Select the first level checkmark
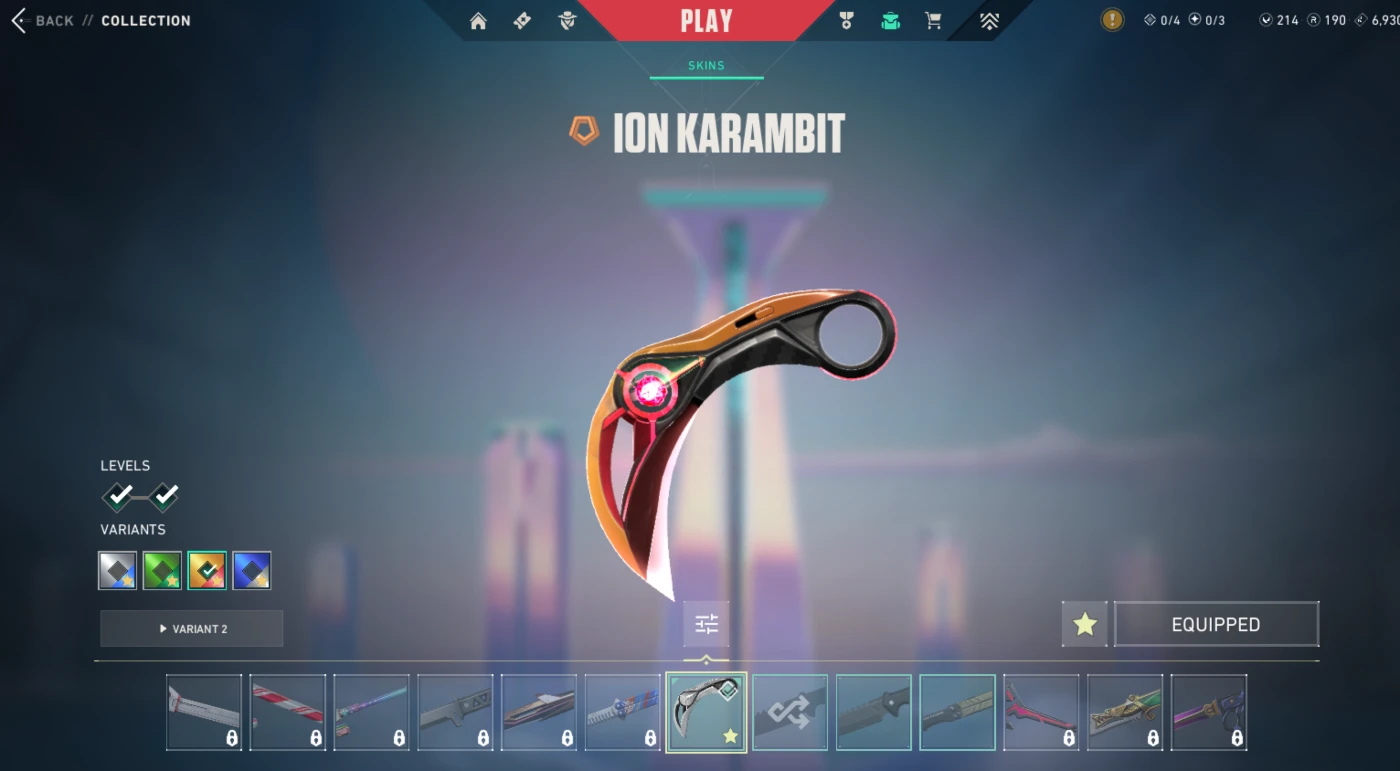1400x771 pixels. click(x=119, y=495)
